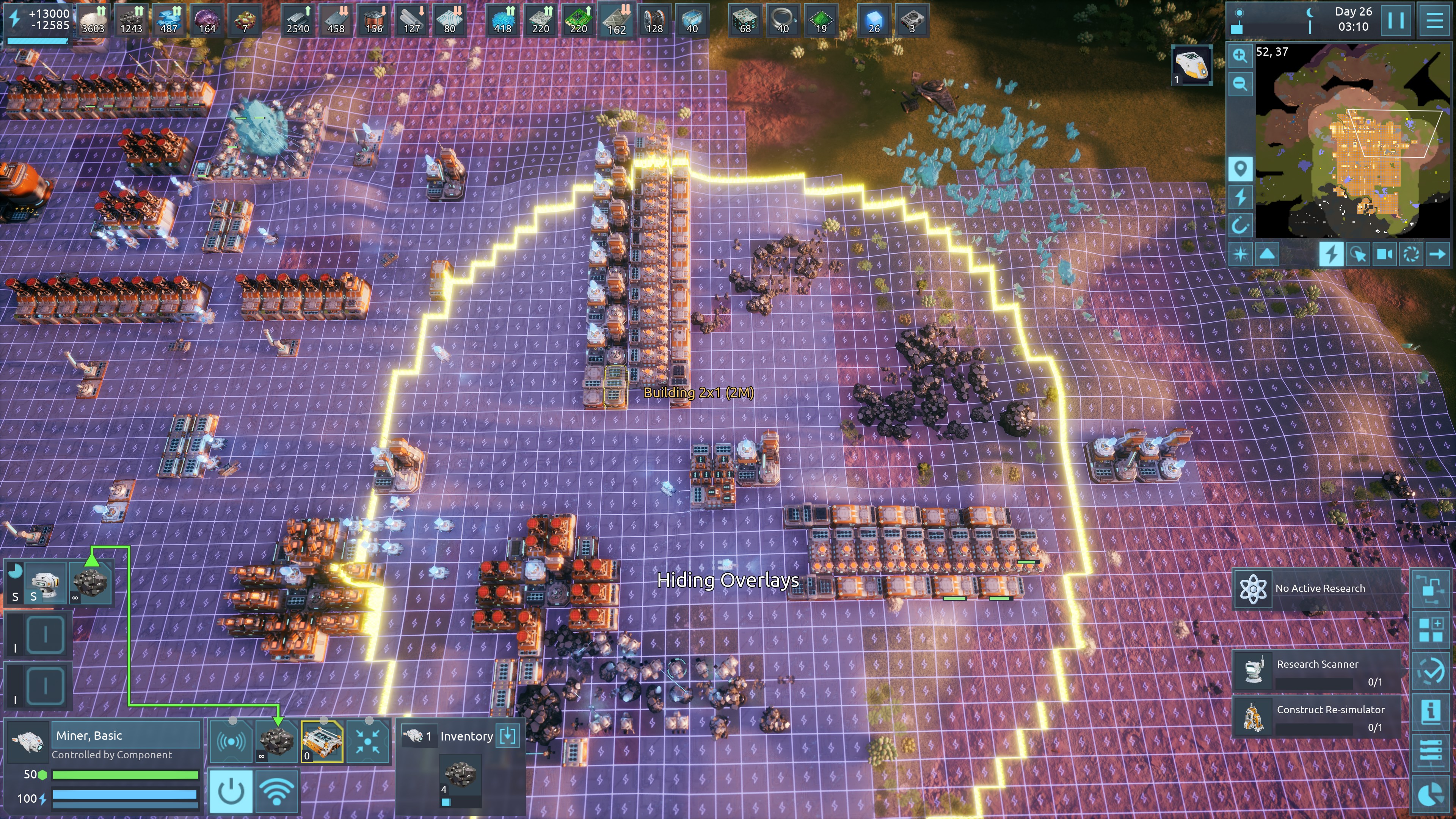Open the info book codex button
Screen dimensions: 1456x819
[x=1431, y=711]
